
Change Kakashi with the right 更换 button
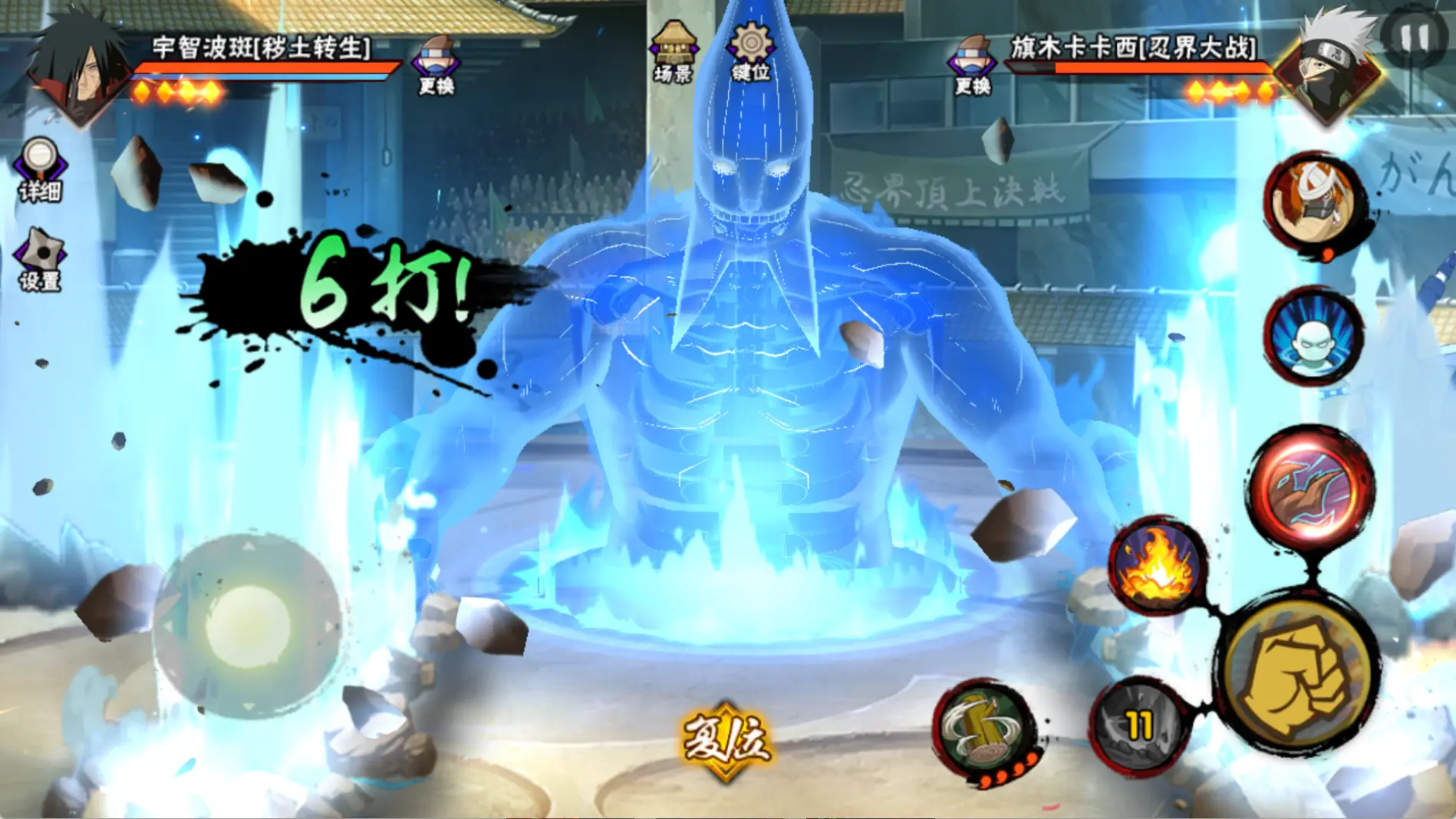click(971, 64)
